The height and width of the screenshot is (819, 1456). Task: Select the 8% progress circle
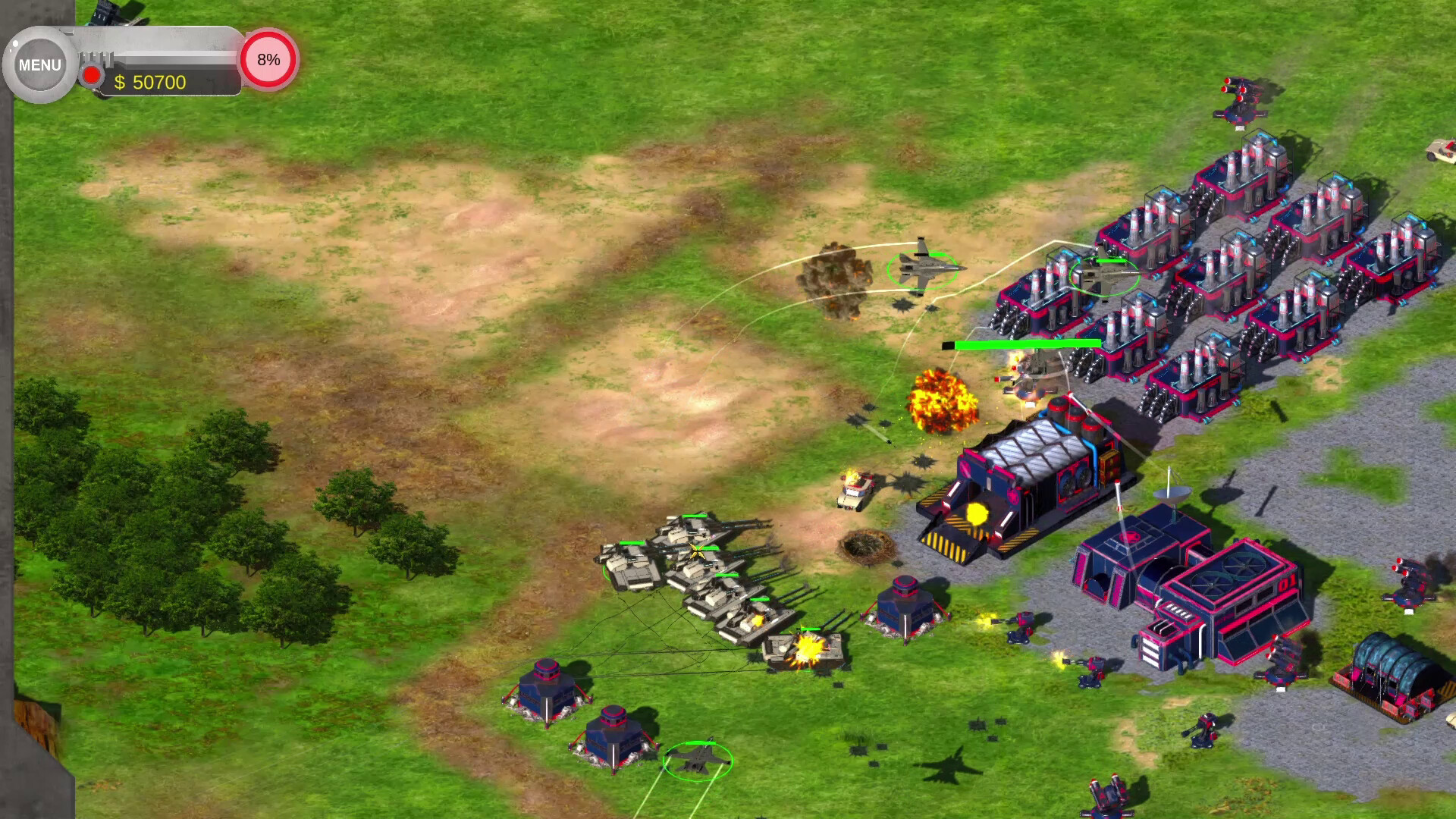pos(268,61)
